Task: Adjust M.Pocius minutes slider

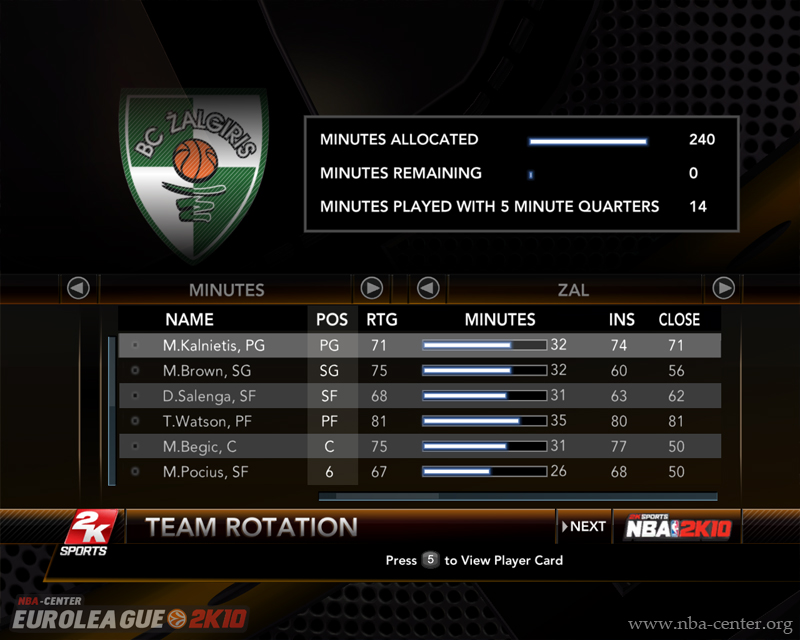Action: click(485, 471)
